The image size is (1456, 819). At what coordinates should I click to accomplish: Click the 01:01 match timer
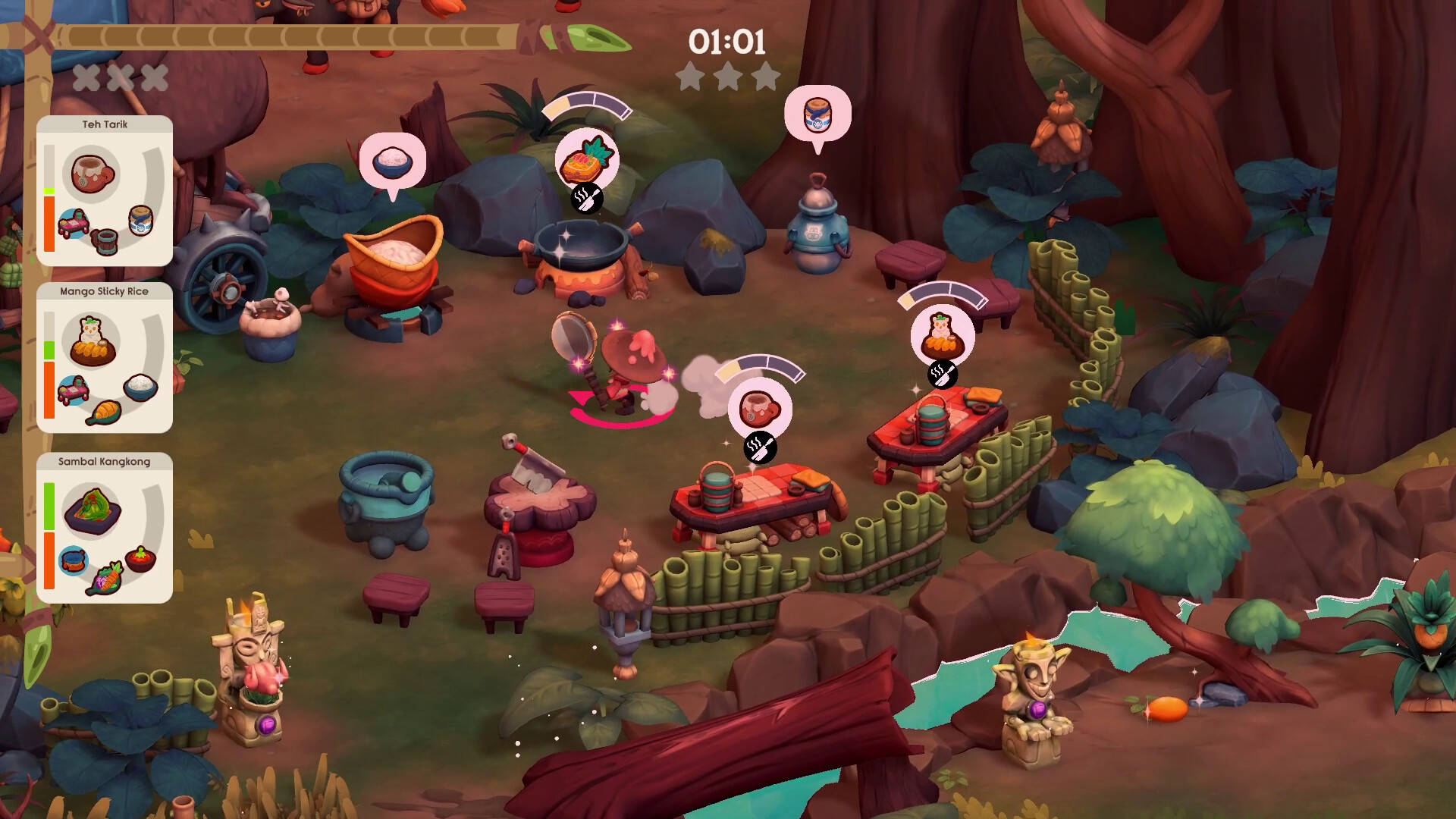(726, 42)
